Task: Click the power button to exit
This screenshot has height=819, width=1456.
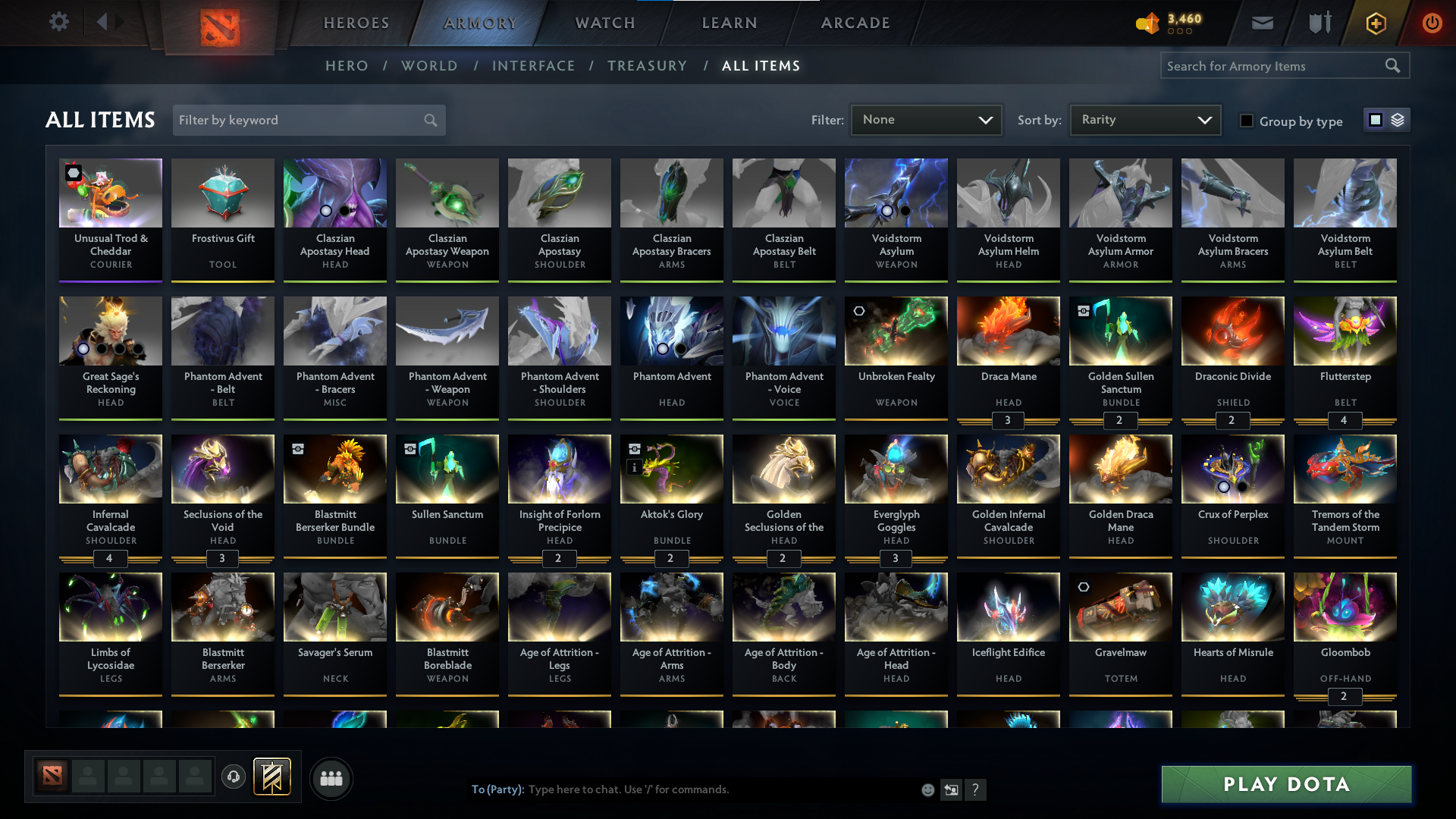Action: pos(1432,23)
